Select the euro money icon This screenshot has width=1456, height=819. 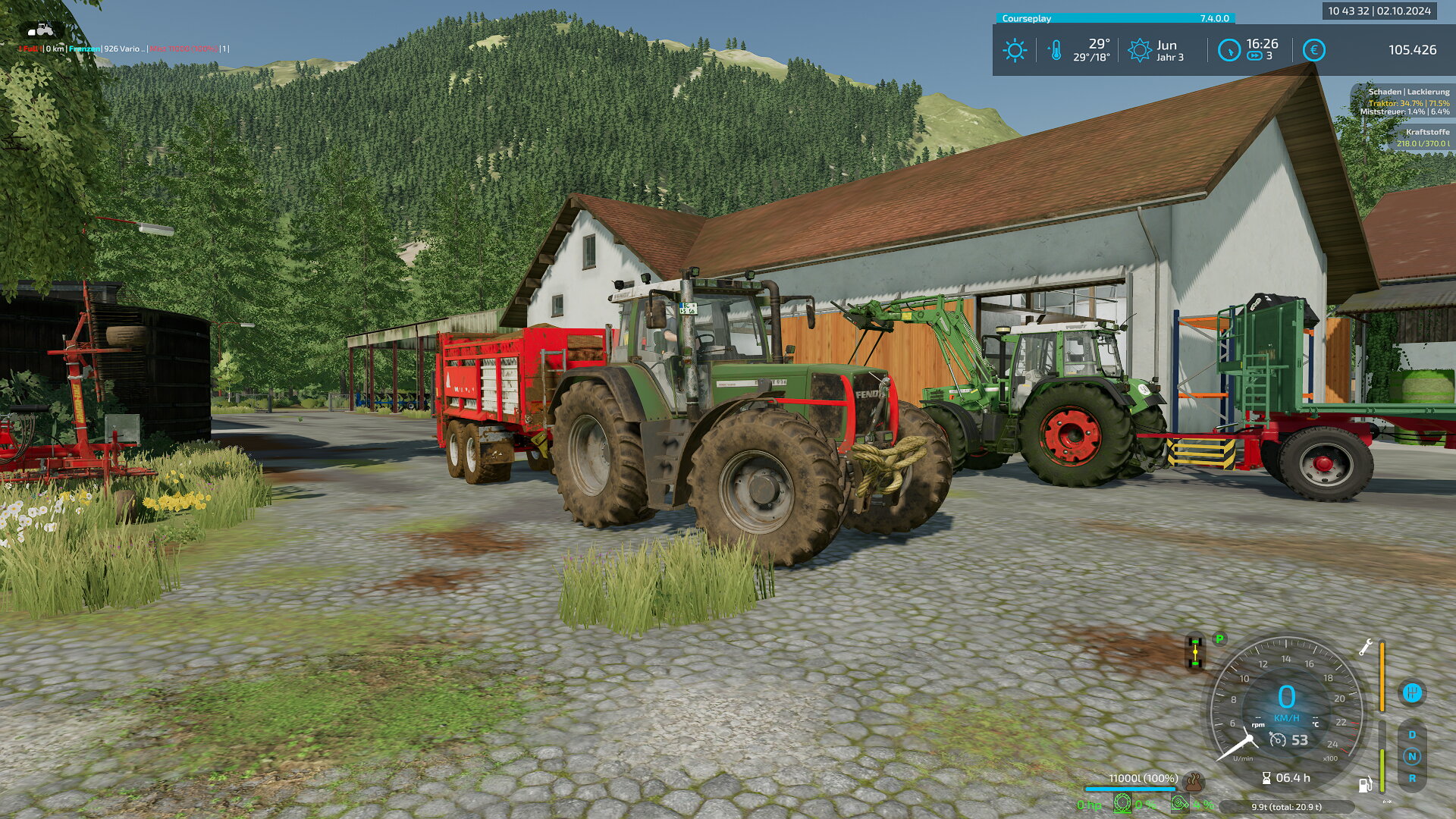click(1313, 51)
